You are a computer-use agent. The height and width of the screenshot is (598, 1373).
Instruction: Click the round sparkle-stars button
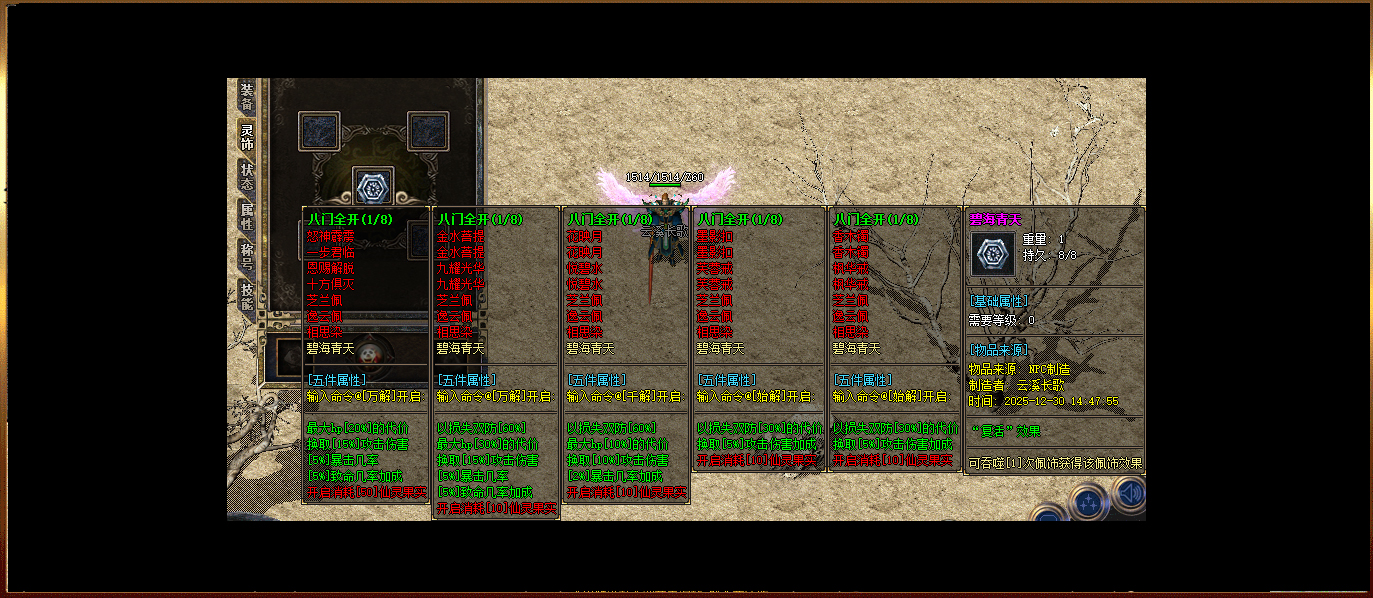pyautogui.click(x=1088, y=502)
